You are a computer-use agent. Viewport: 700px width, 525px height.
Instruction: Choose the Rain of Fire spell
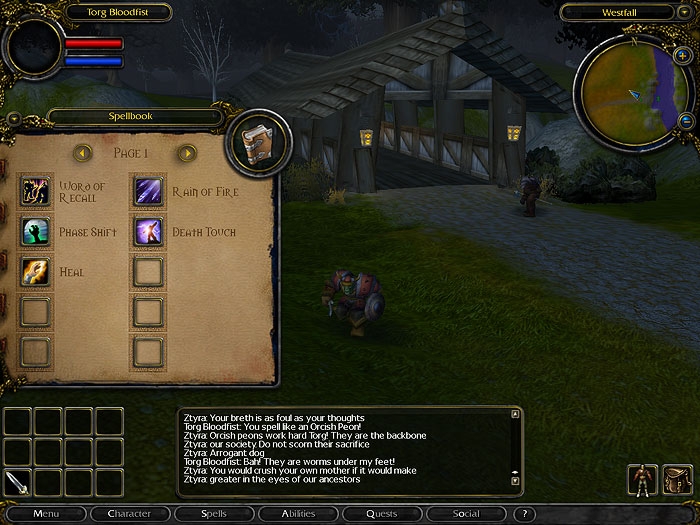(x=148, y=190)
